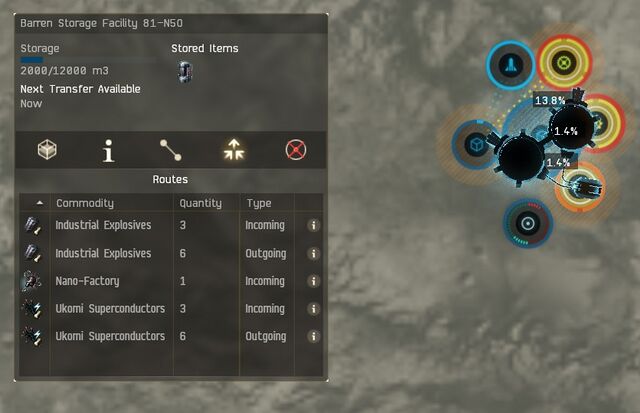
Task: Click the red decommission icon
Action: pos(295,150)
